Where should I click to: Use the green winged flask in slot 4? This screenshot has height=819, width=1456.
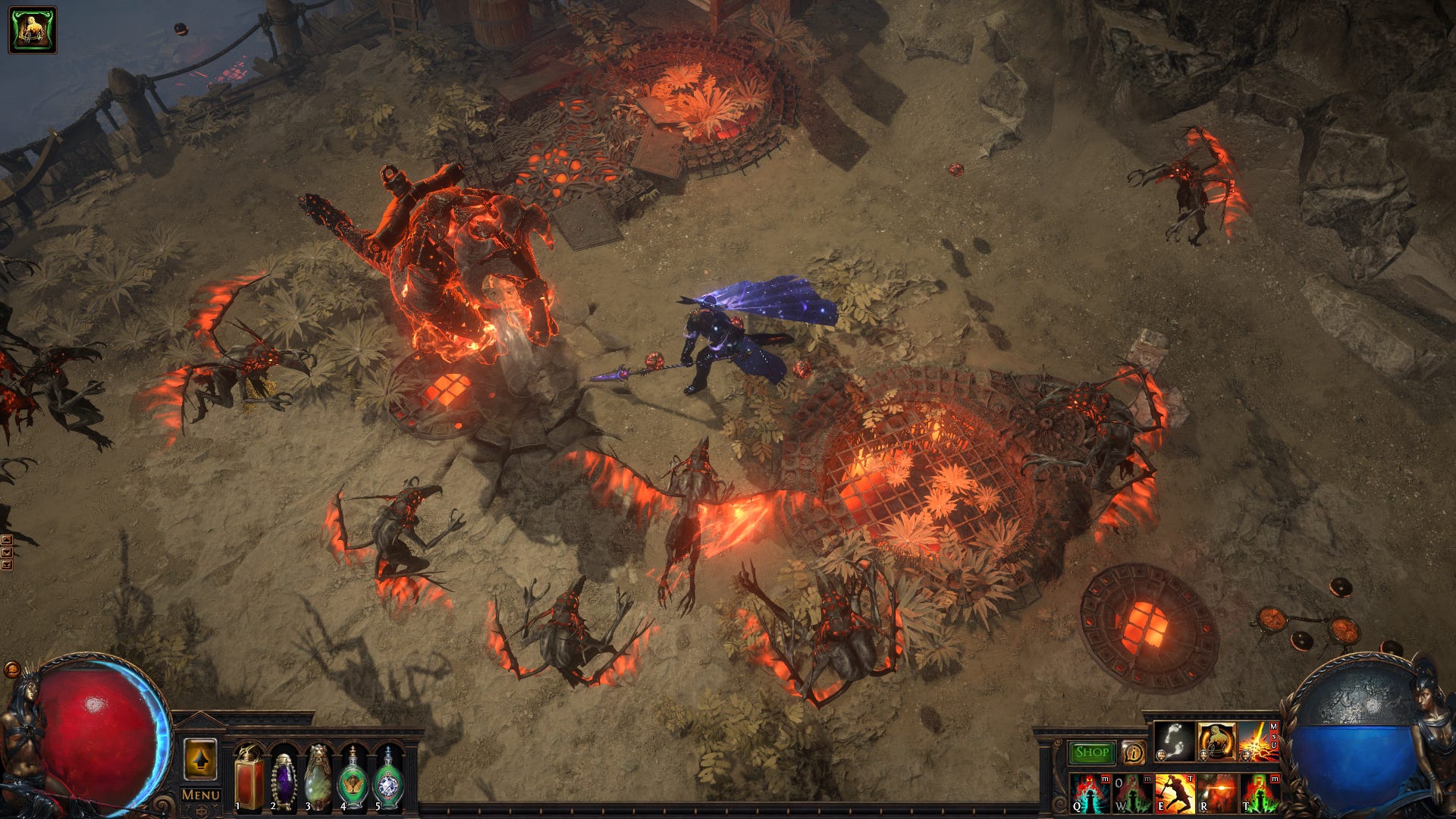click(x=353, y=779)
